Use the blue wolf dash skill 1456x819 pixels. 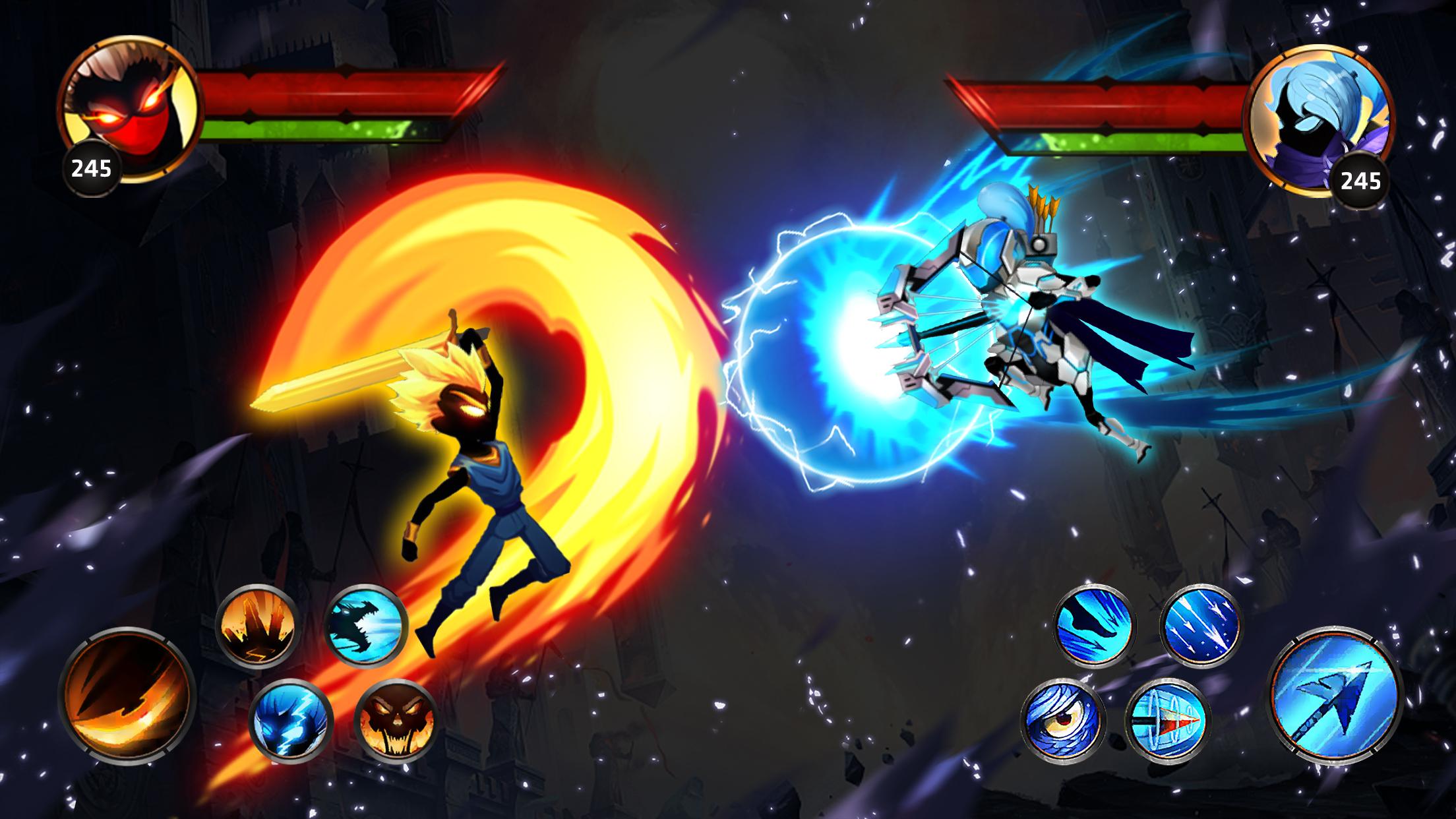[1093, 624]
